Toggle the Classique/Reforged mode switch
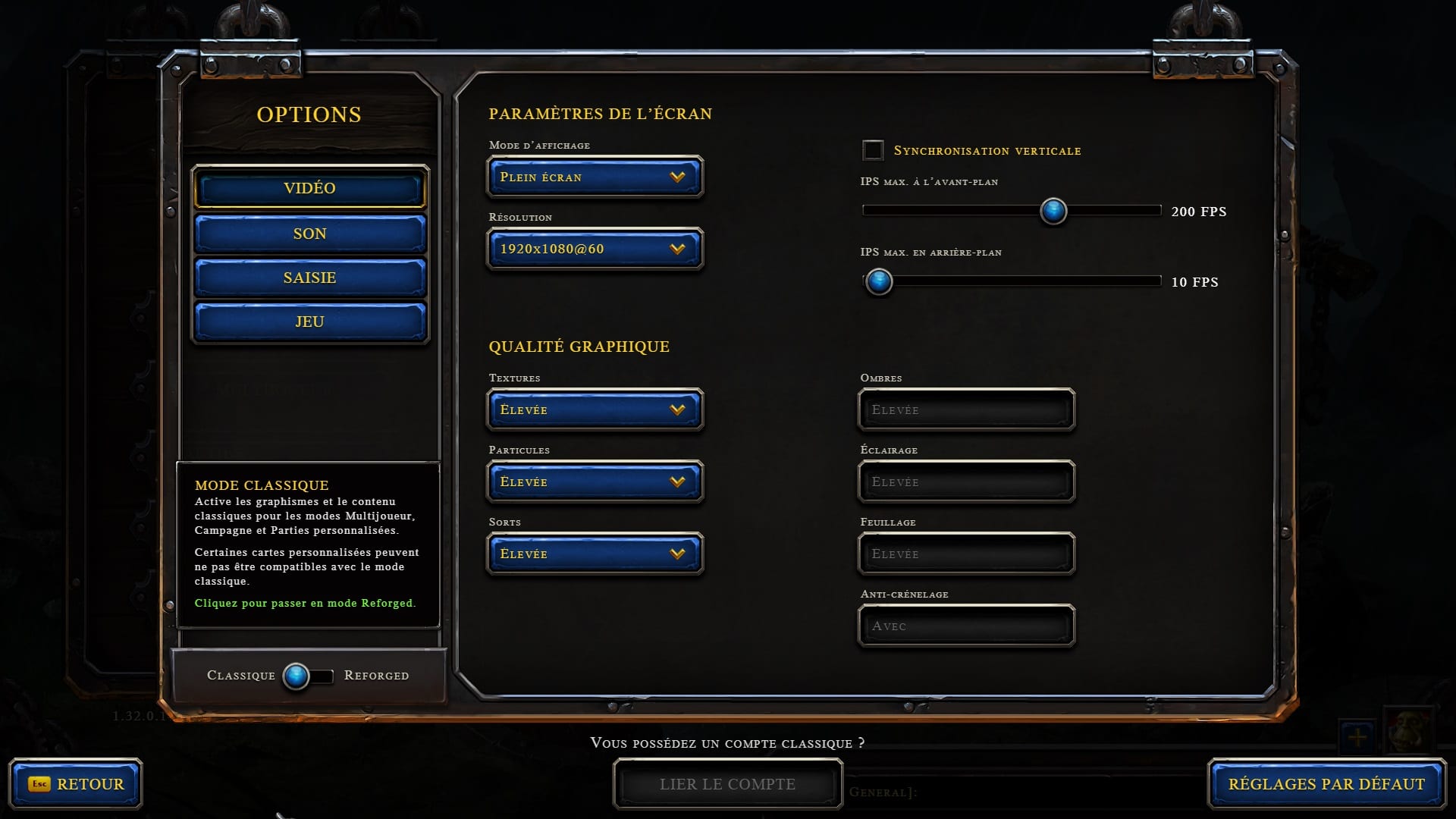Viewport: 1456px width, 819px height. (307, 676)
